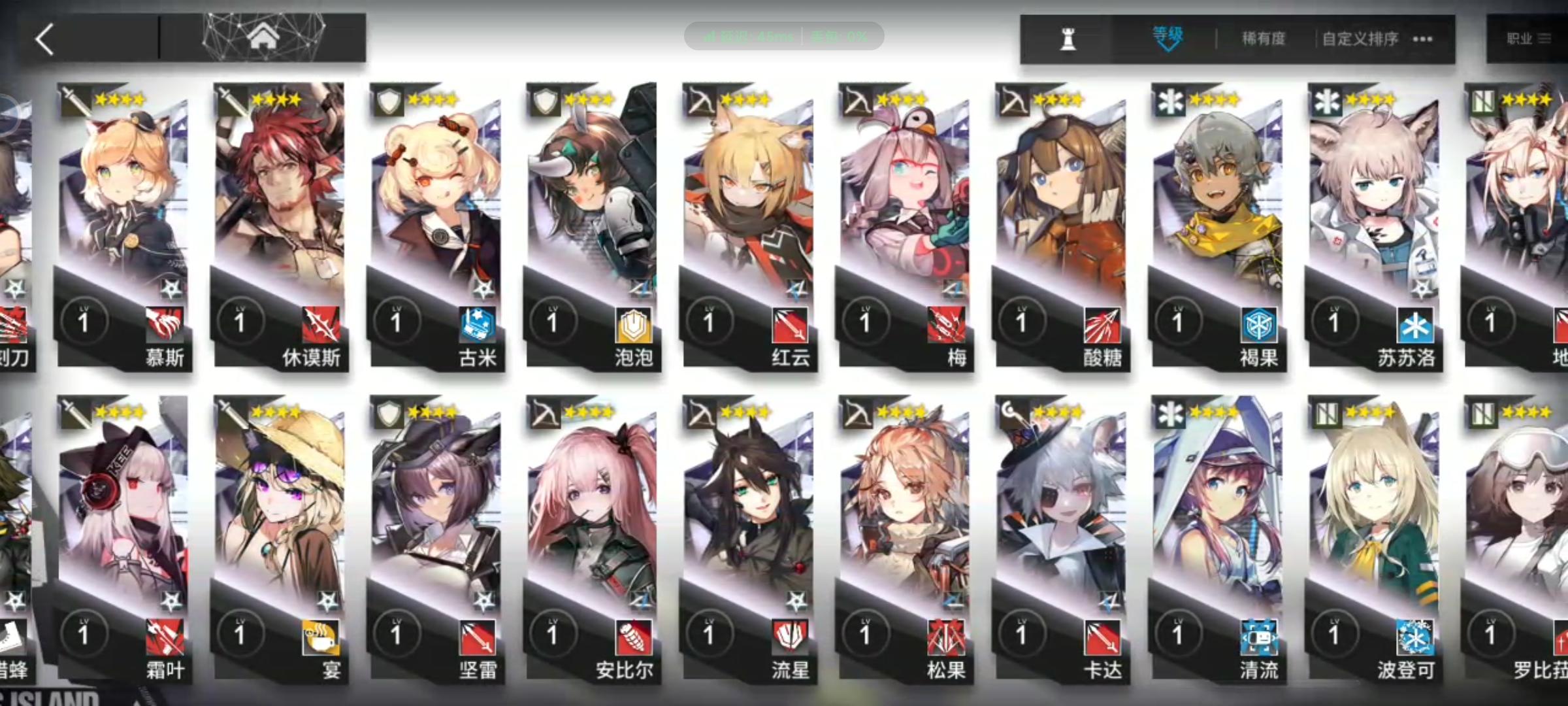The height and width of the screenshot is (706, 1568).
Task: Click the back arrow to exit
Action: pyautogui.click(x=44, y=39)
